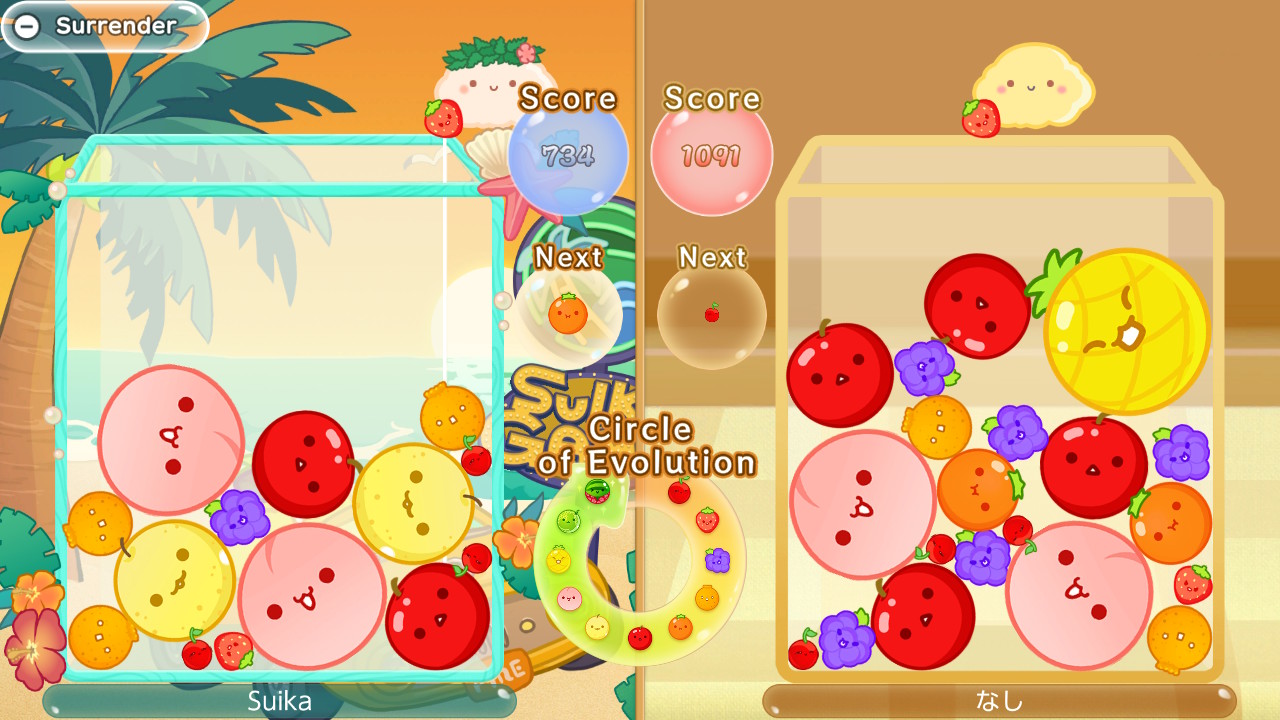This screenshot has height=720, width=1280.
Task: Select the tangerine icon at bottom of evolution circle
Action: click(679, 626)
